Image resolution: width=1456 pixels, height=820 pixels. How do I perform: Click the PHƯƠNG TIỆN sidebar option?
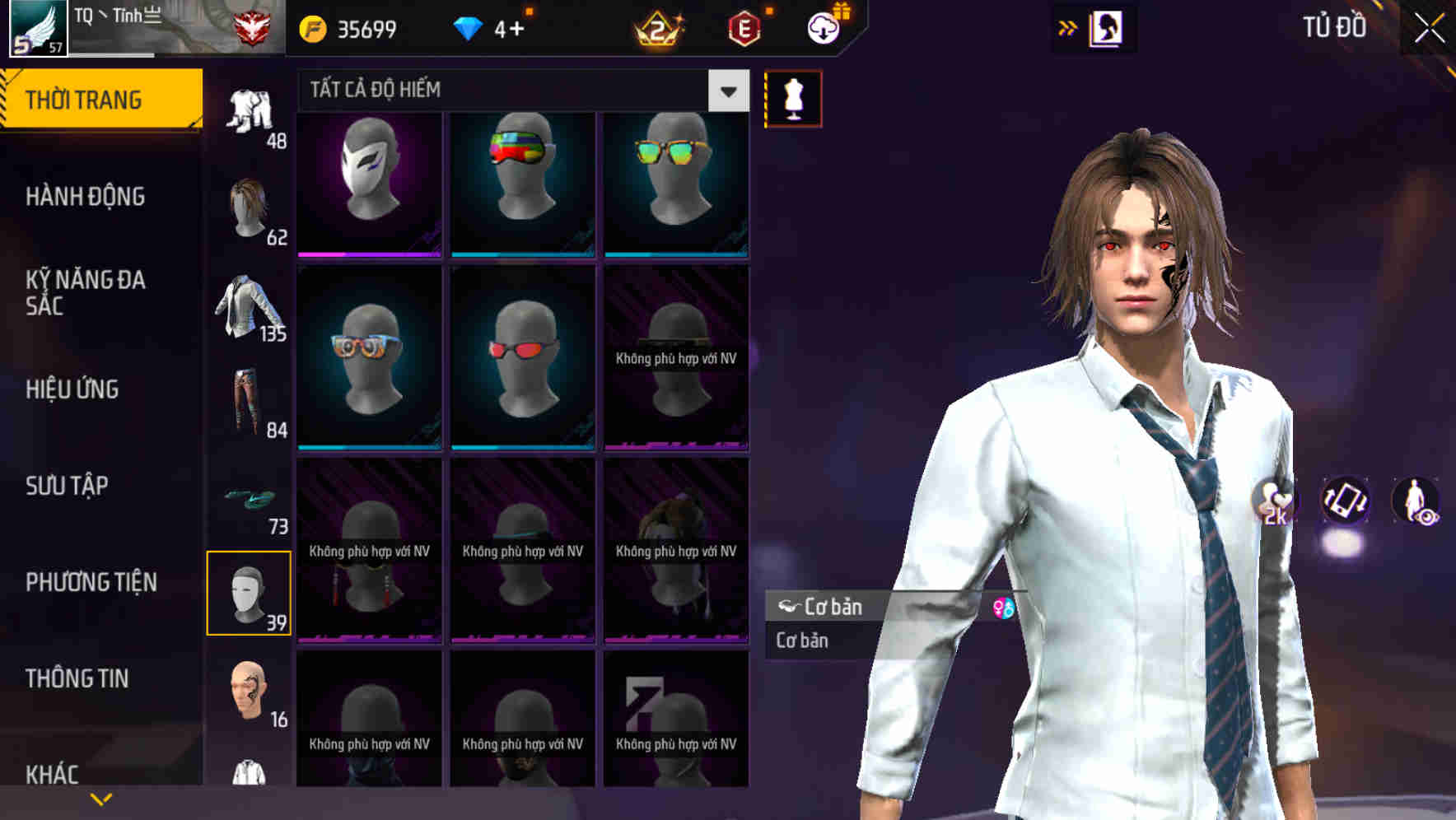(89, 581)
